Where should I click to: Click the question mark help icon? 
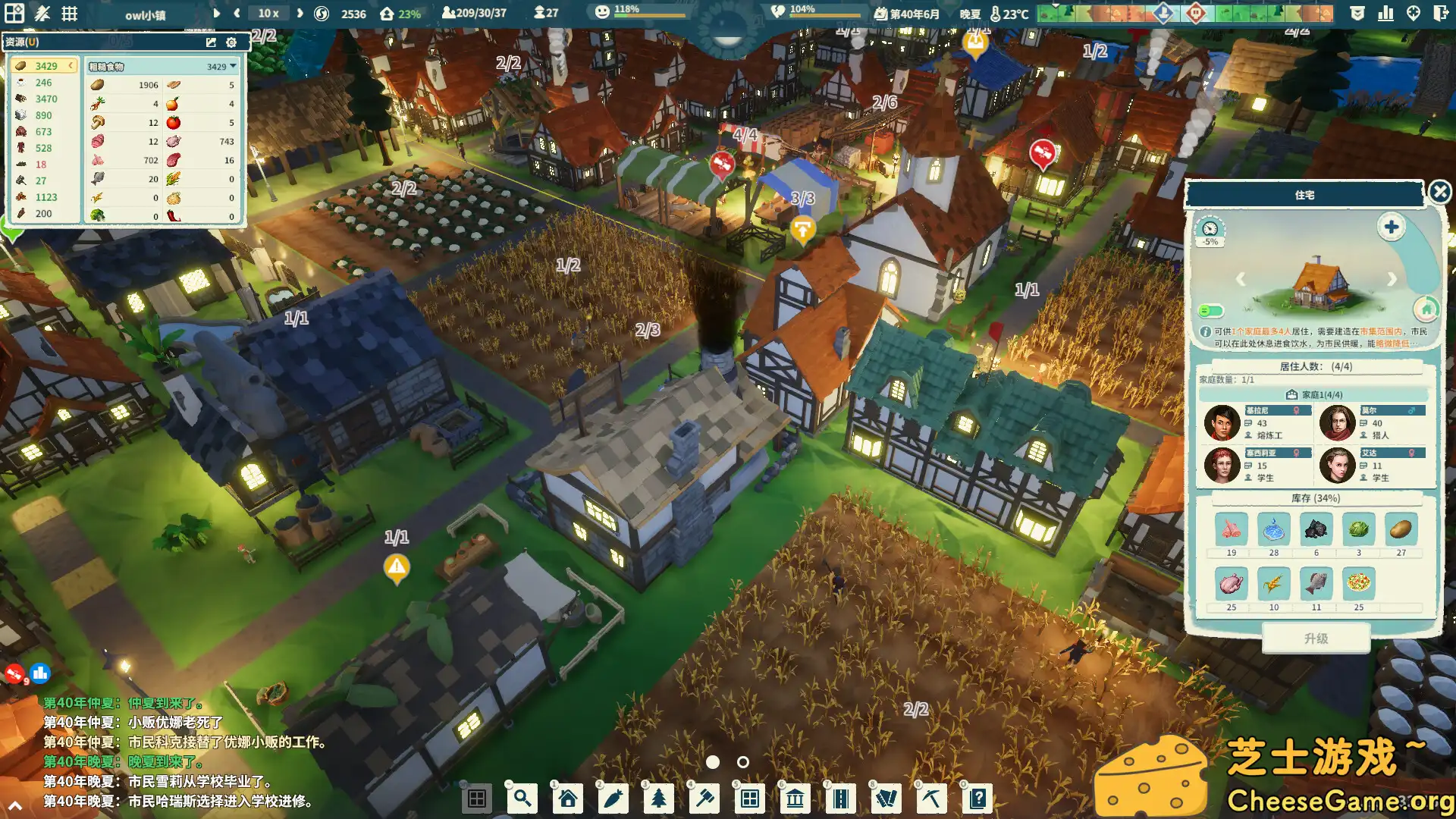[977, 798]
